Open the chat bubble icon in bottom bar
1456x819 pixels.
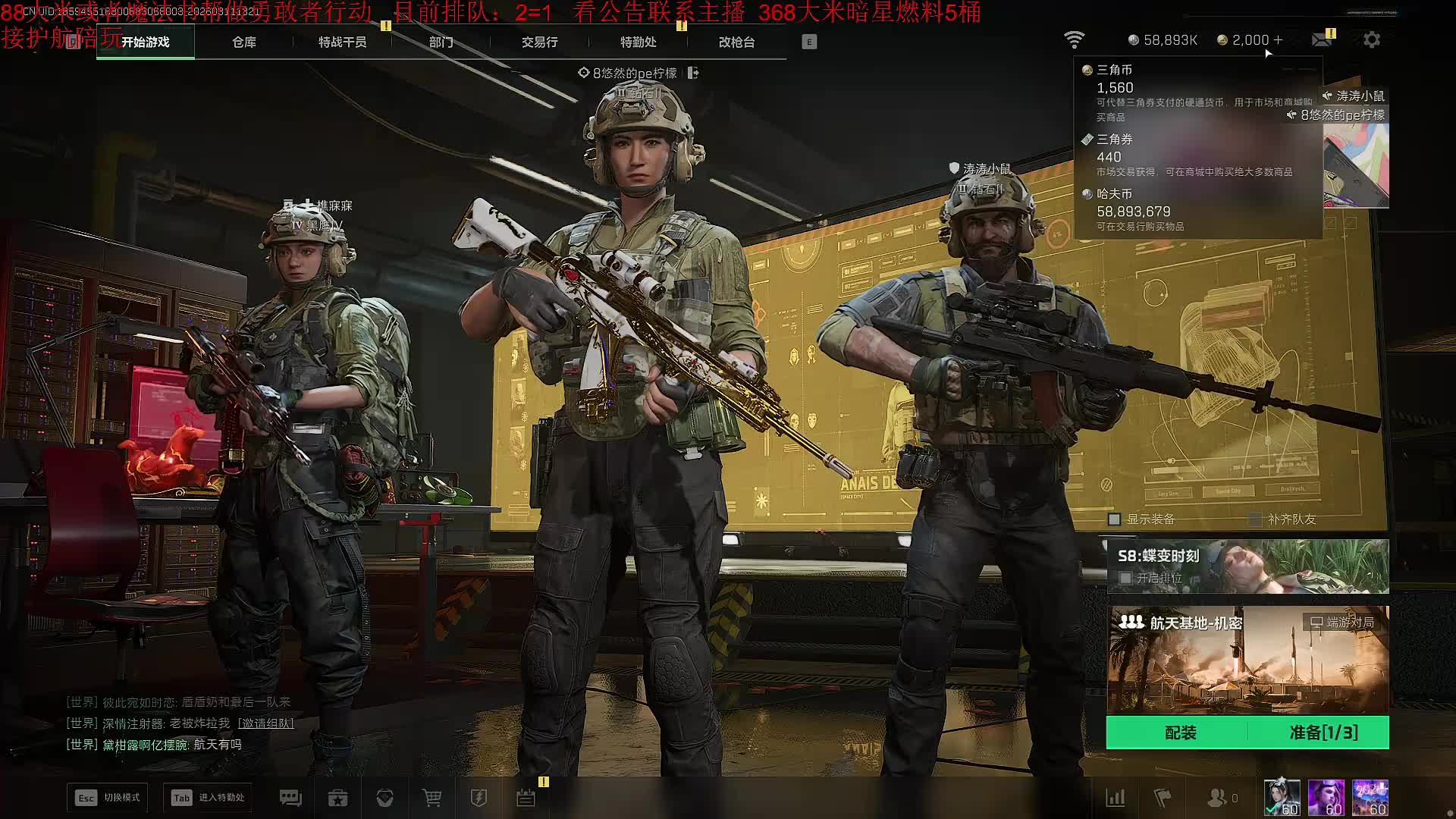click(x=290, y=798)
